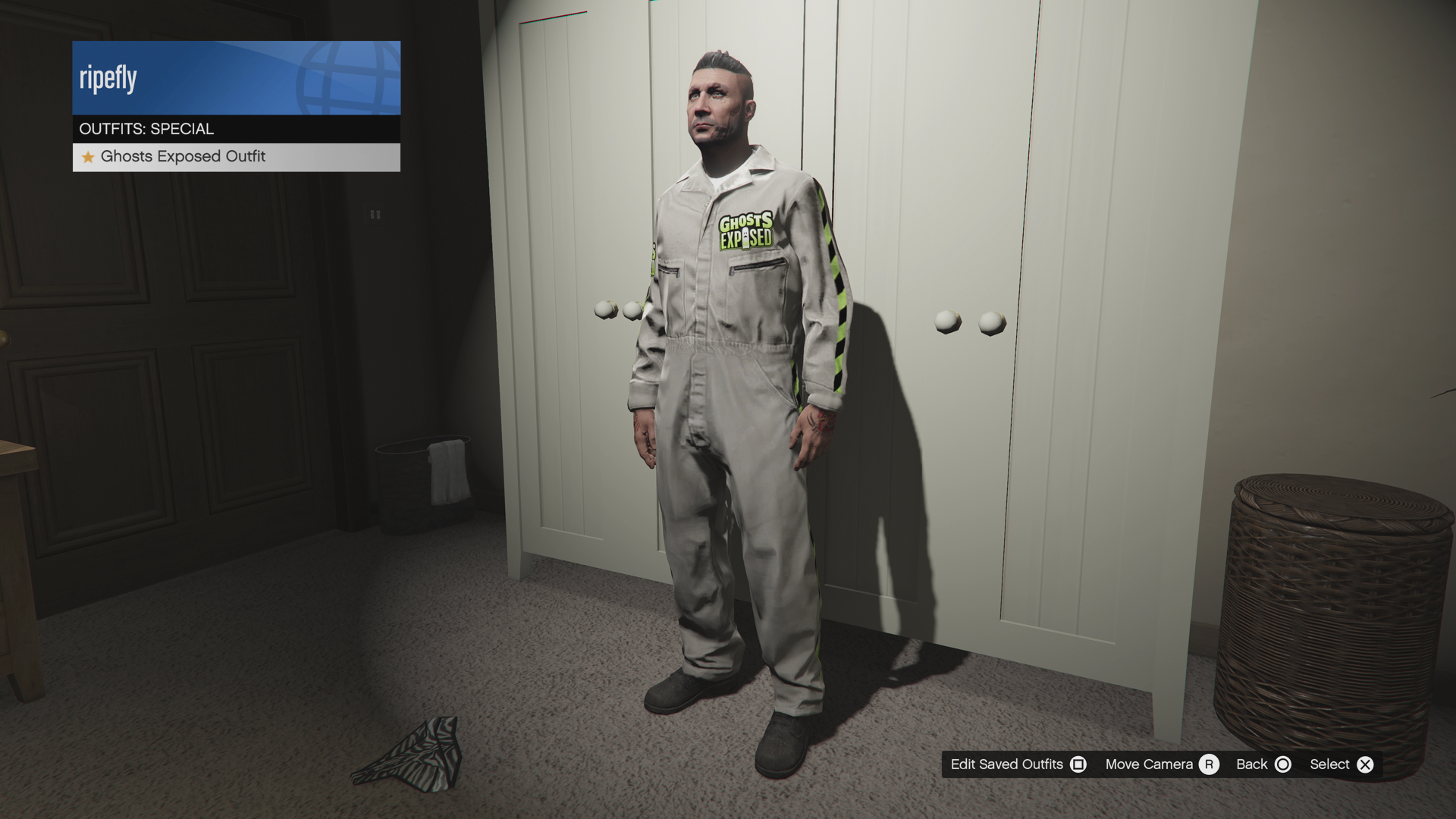Image resolution: width=1456 pixels, height=819 pixels.
Task: Click the R stick icon next to Move Camera
Action: [x=1210, y=764]
